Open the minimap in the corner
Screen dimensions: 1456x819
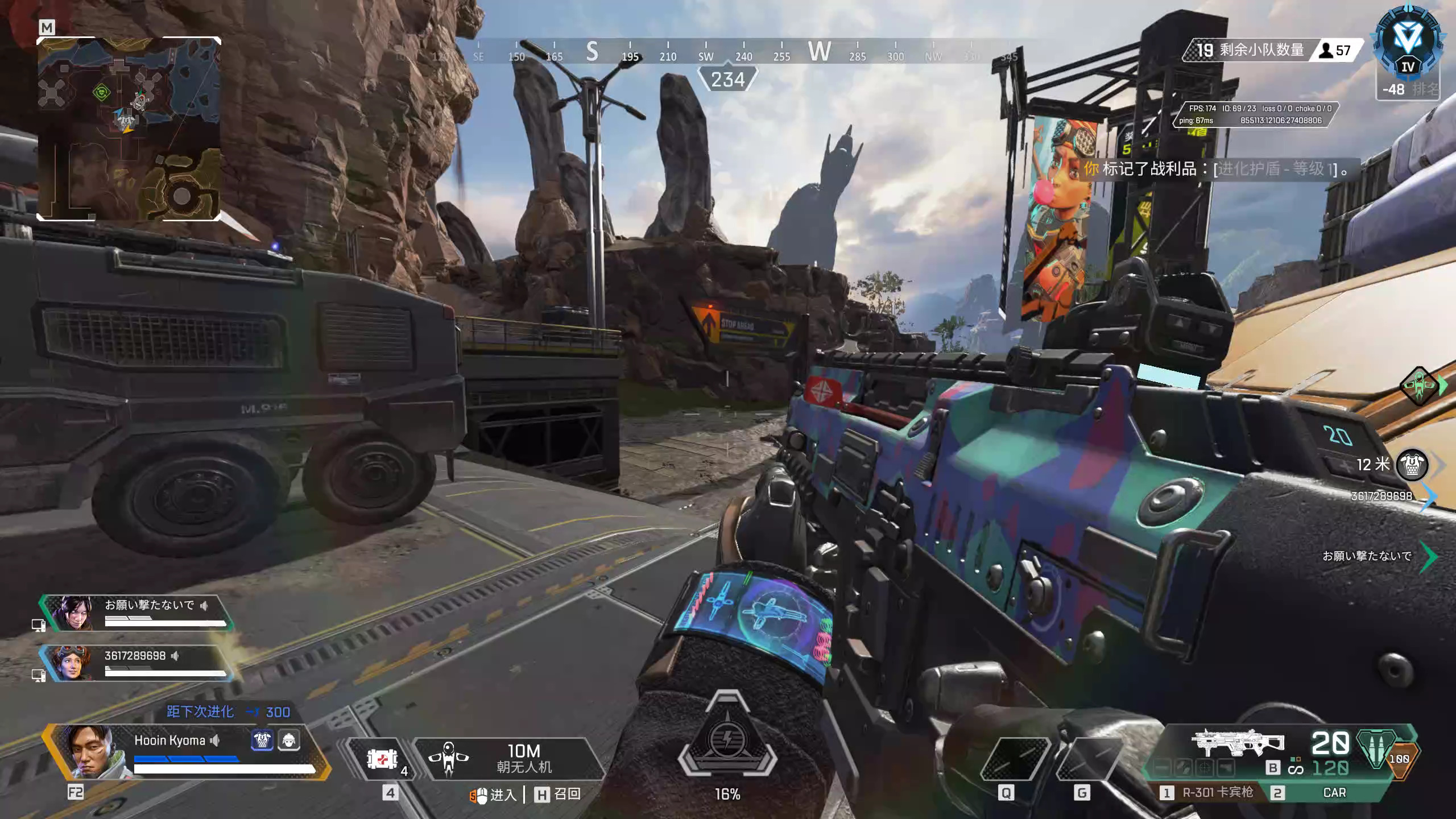(129, 129)
